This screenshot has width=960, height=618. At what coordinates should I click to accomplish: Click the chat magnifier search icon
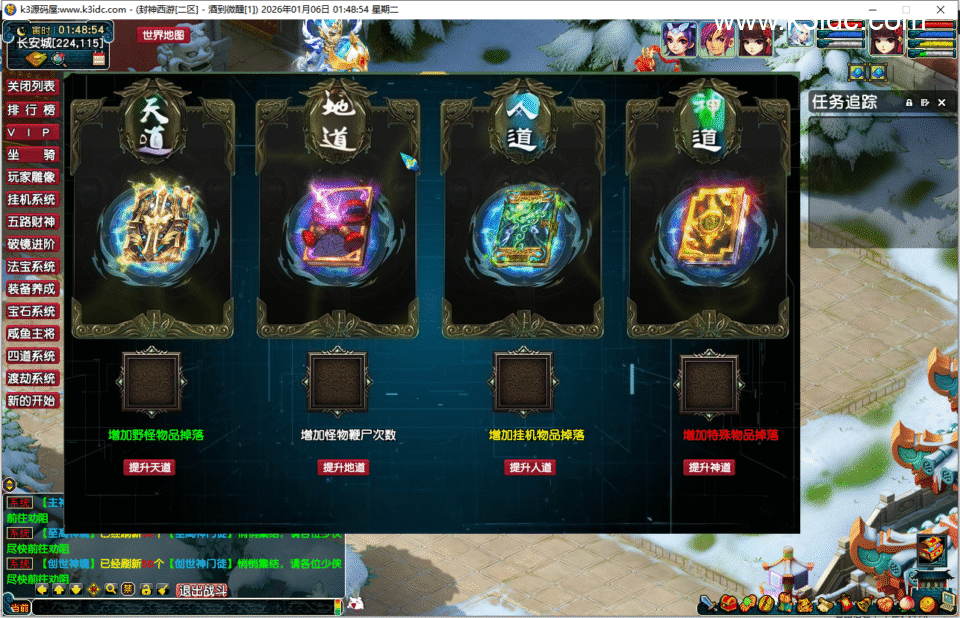click(x=111, y=589)
